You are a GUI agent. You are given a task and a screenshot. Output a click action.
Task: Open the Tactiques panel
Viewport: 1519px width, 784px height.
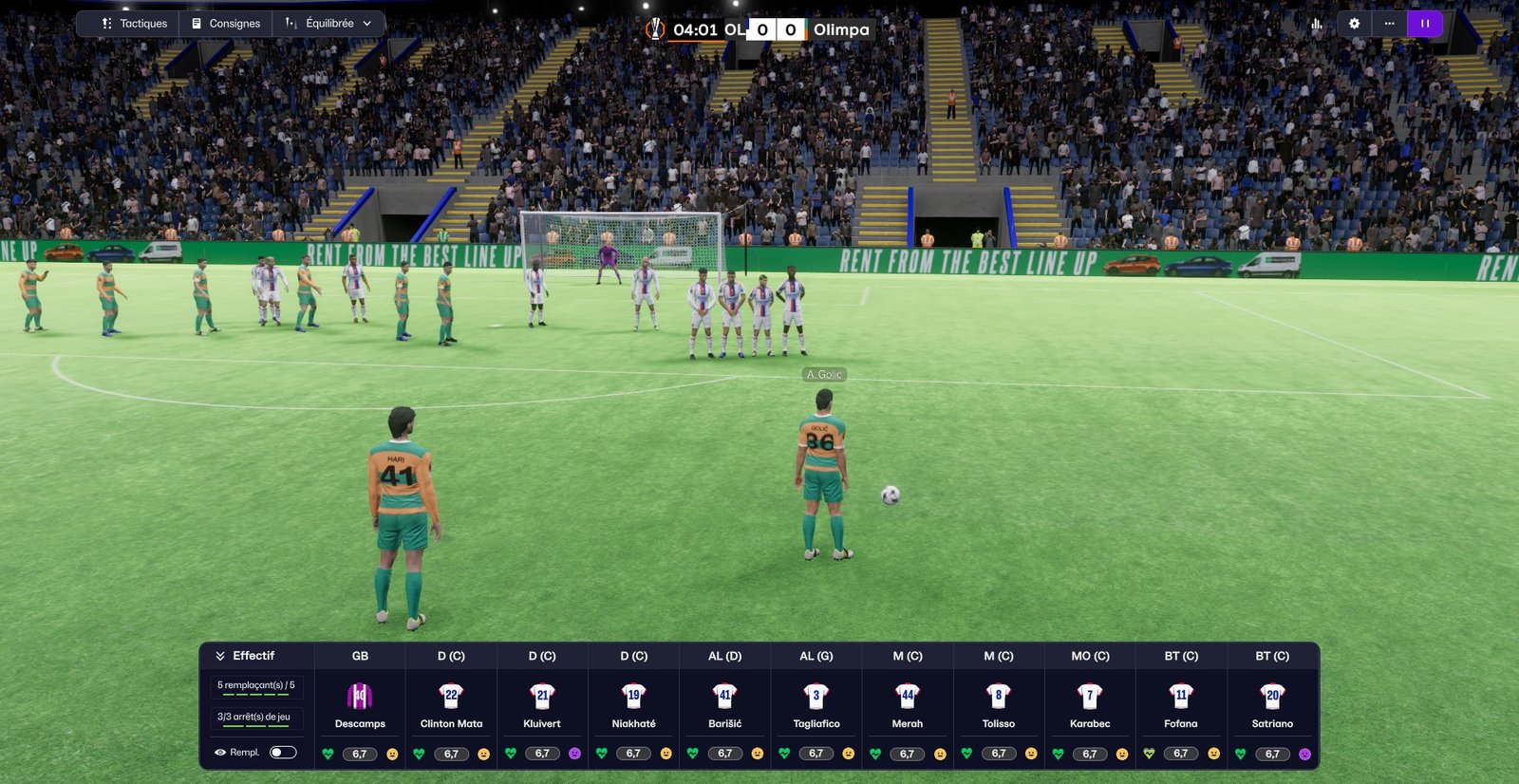pyautogui.click(x=134, y=24)
